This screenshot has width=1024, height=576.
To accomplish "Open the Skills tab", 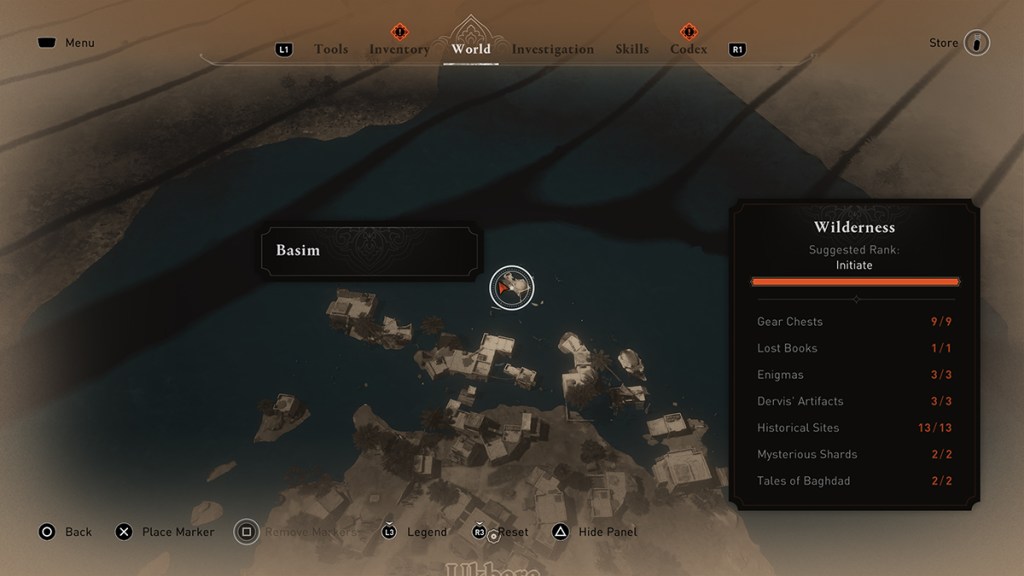I will (x=632, y=49).
